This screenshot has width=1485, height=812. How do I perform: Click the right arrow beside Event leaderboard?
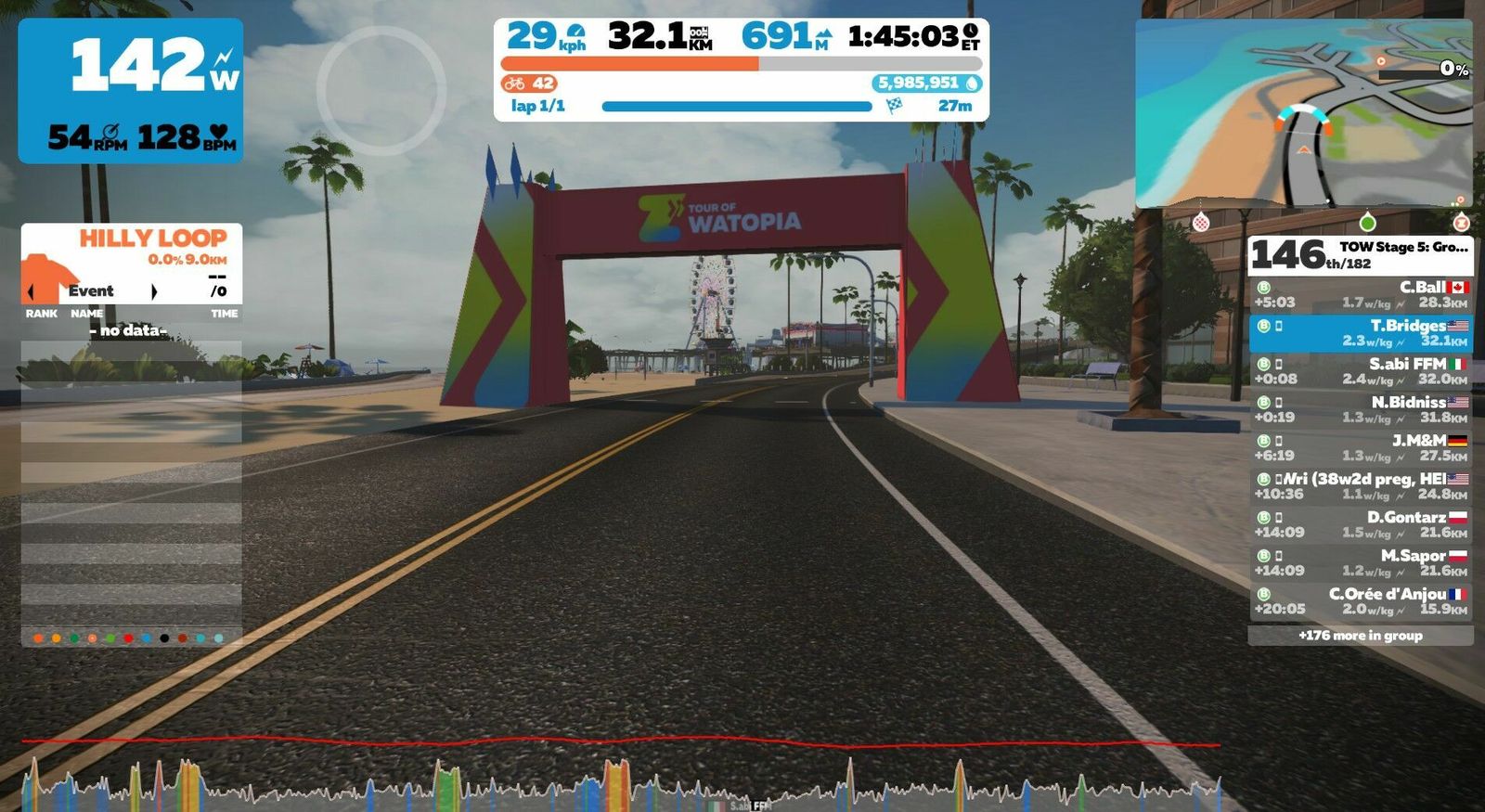[x=154, y=291]
